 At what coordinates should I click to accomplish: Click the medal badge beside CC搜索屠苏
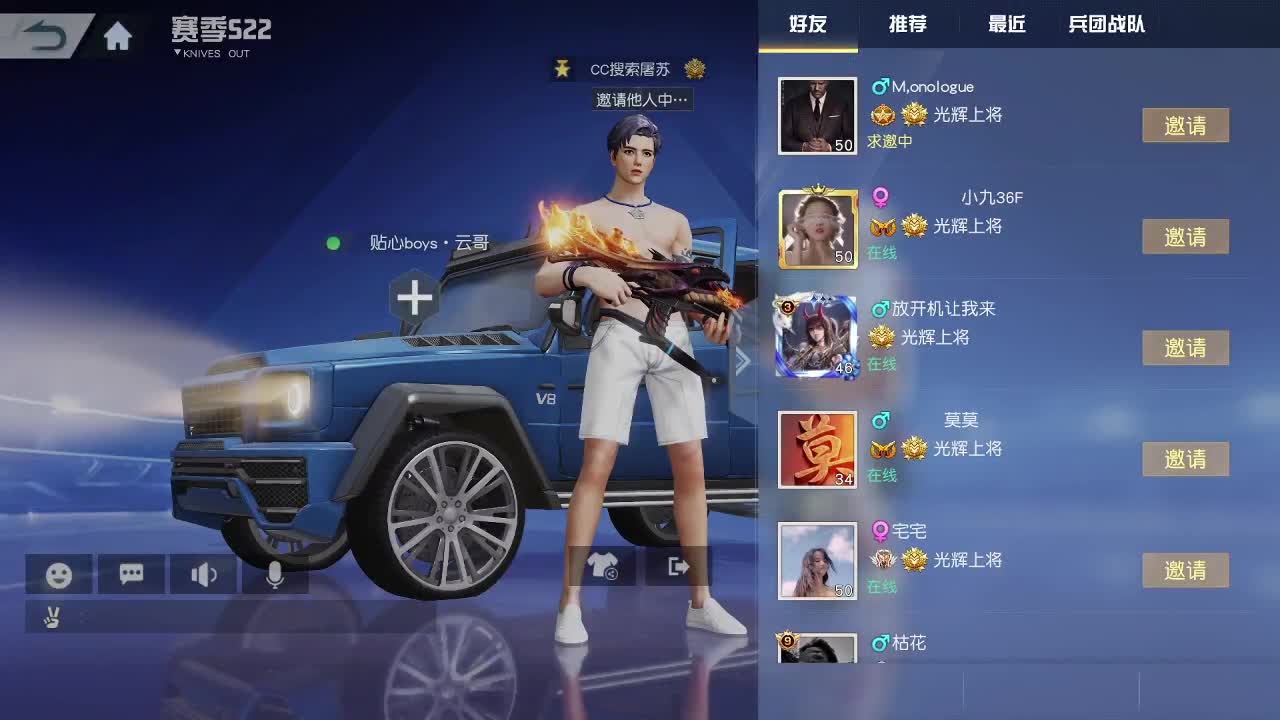694,69
